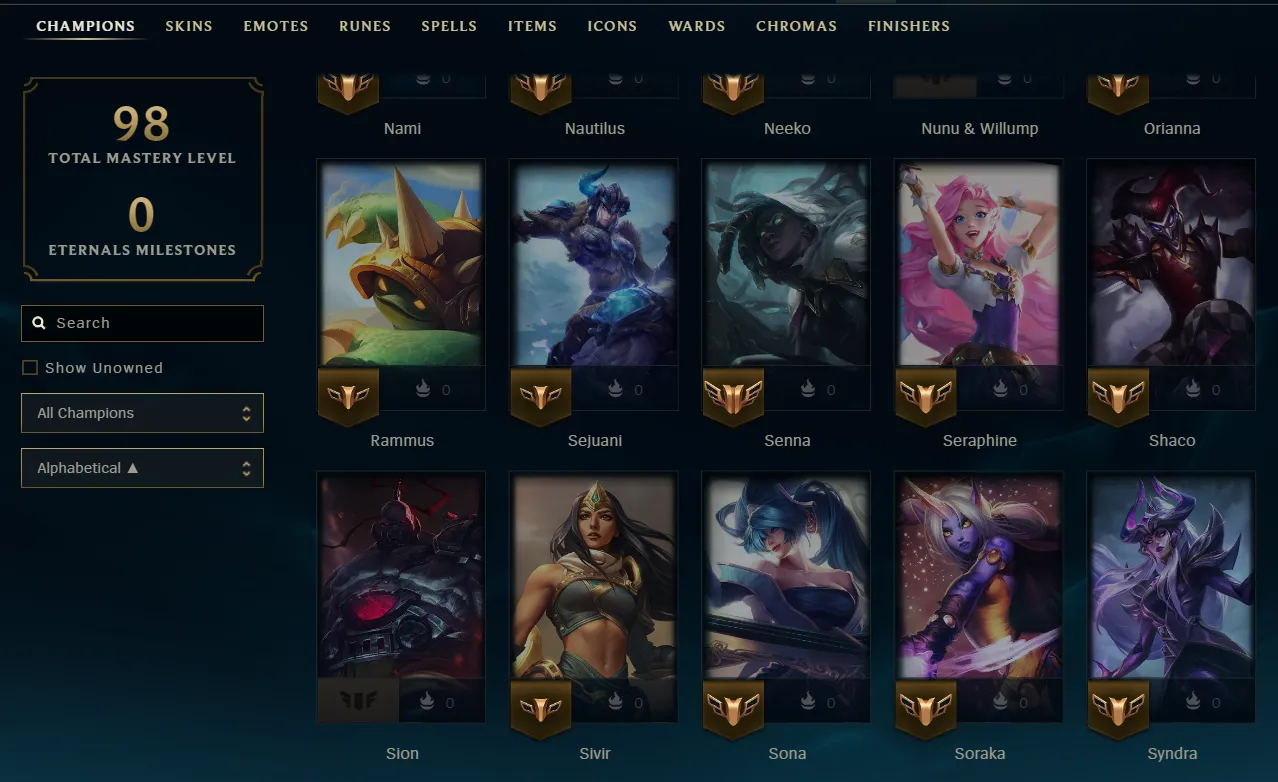This screenshot has height=782, width=1278.
Task: Open Sona's champion portrait
Action: pyautogui.click(x=786, y=578)
